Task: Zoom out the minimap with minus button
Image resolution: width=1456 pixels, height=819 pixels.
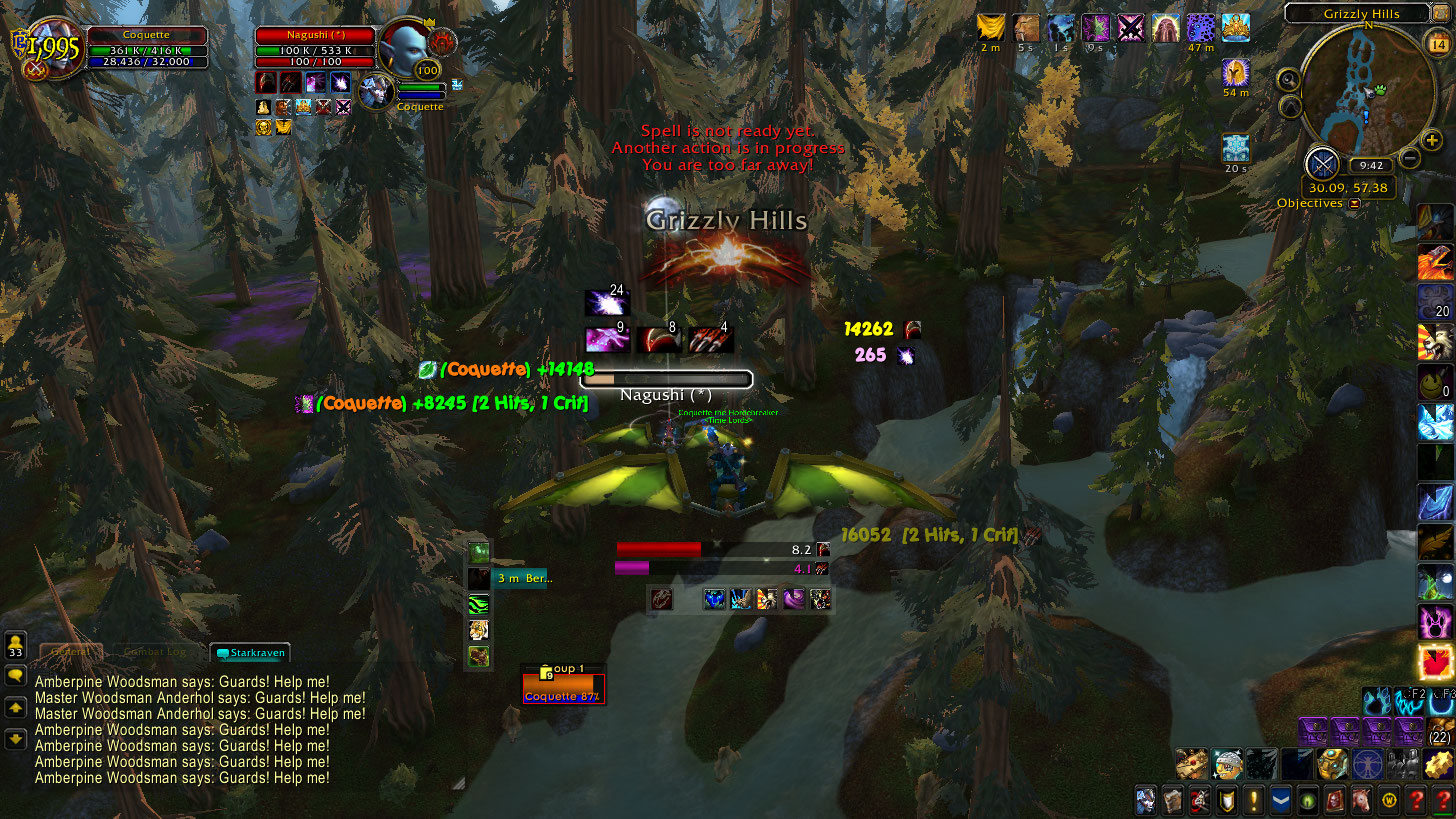Action: (x=1409, y=157)
